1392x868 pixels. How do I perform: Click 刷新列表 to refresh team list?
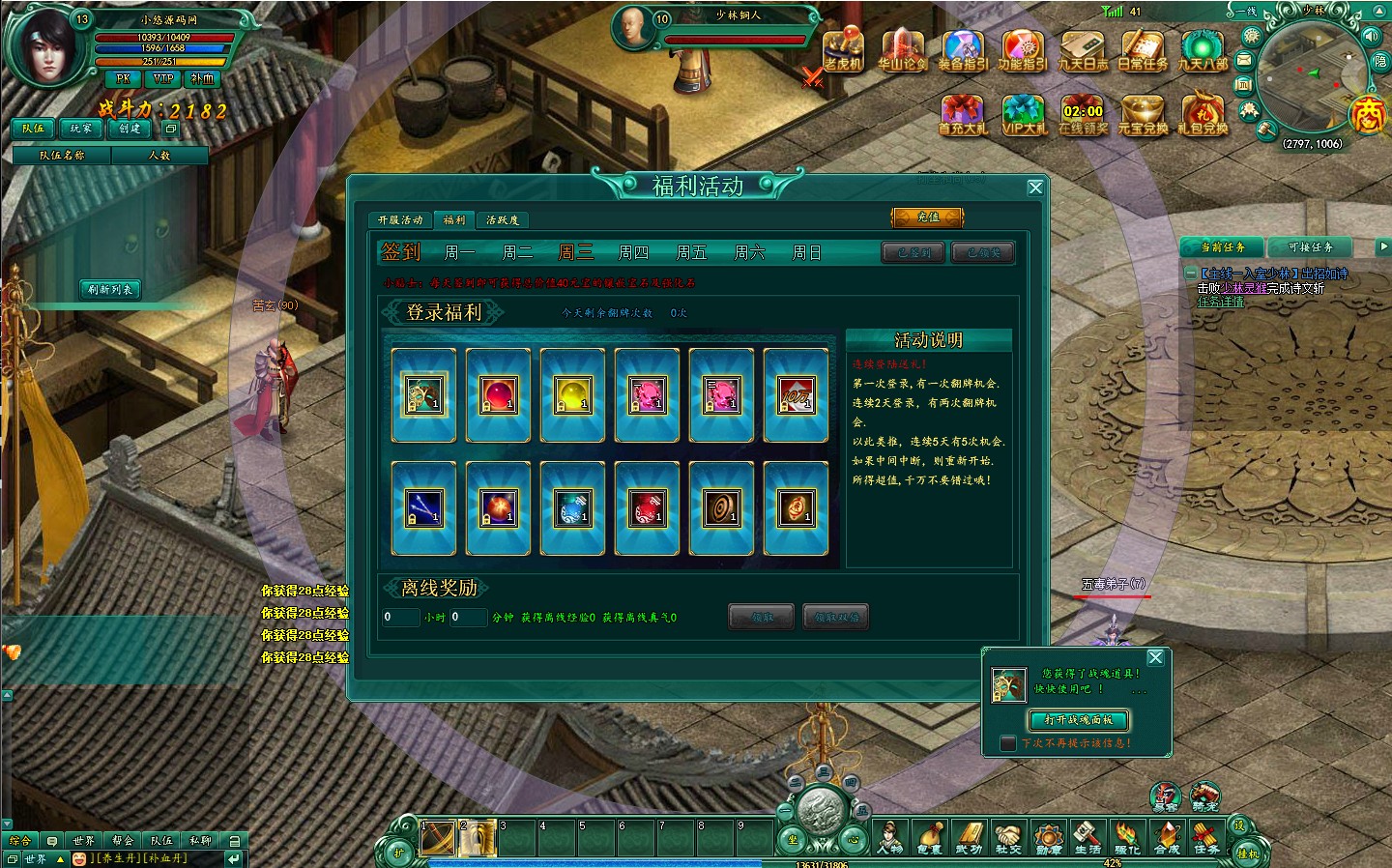pos(110,289)
